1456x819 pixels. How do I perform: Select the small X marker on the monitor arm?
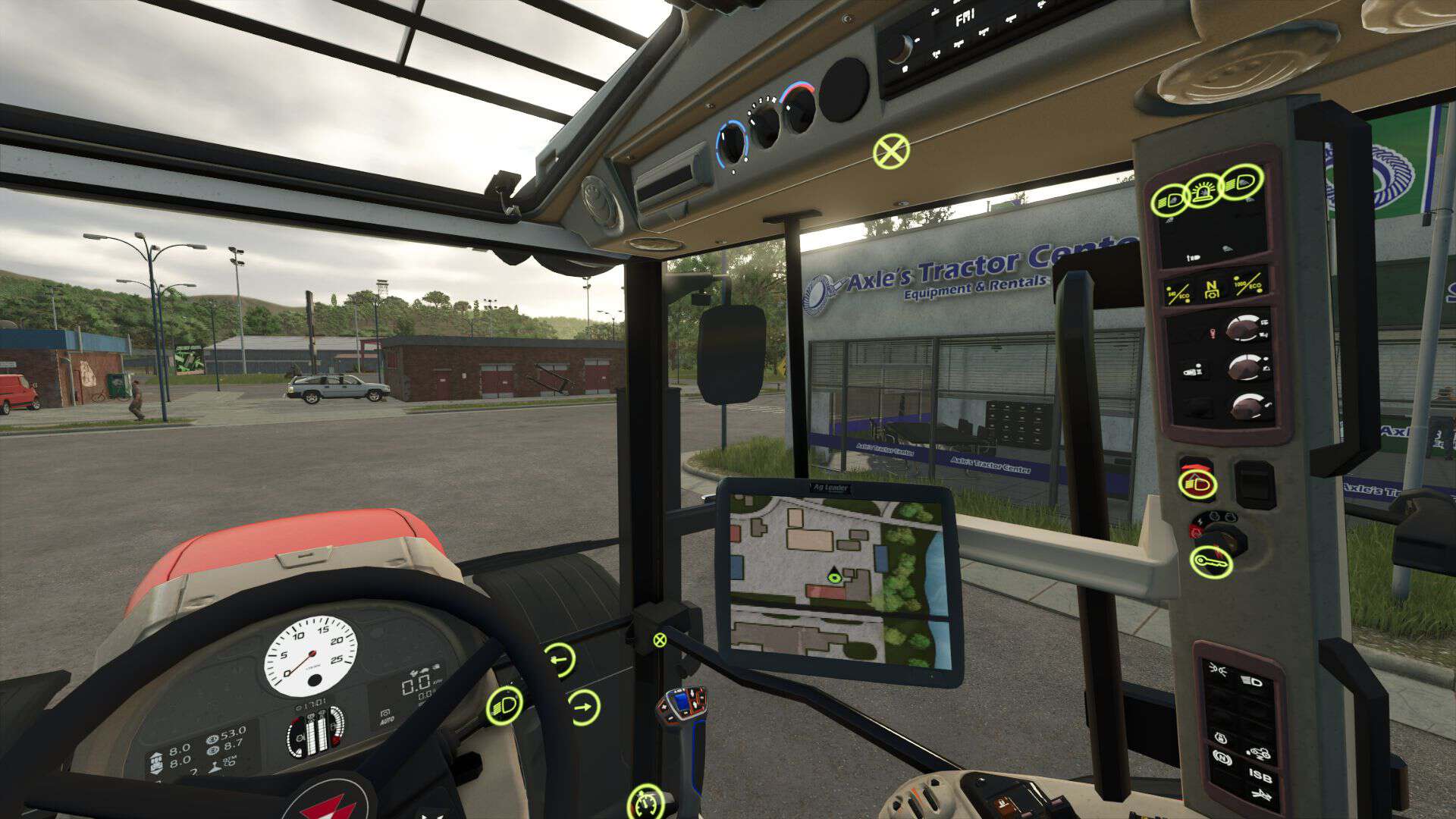(660, 640)
